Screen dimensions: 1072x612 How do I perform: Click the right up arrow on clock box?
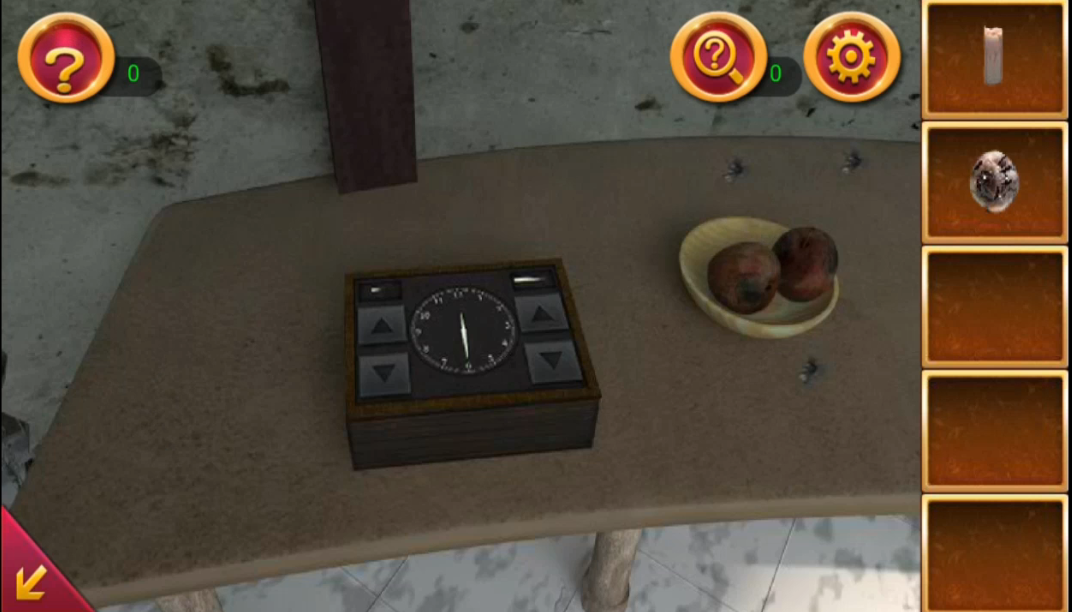click(x=541, y=317)
